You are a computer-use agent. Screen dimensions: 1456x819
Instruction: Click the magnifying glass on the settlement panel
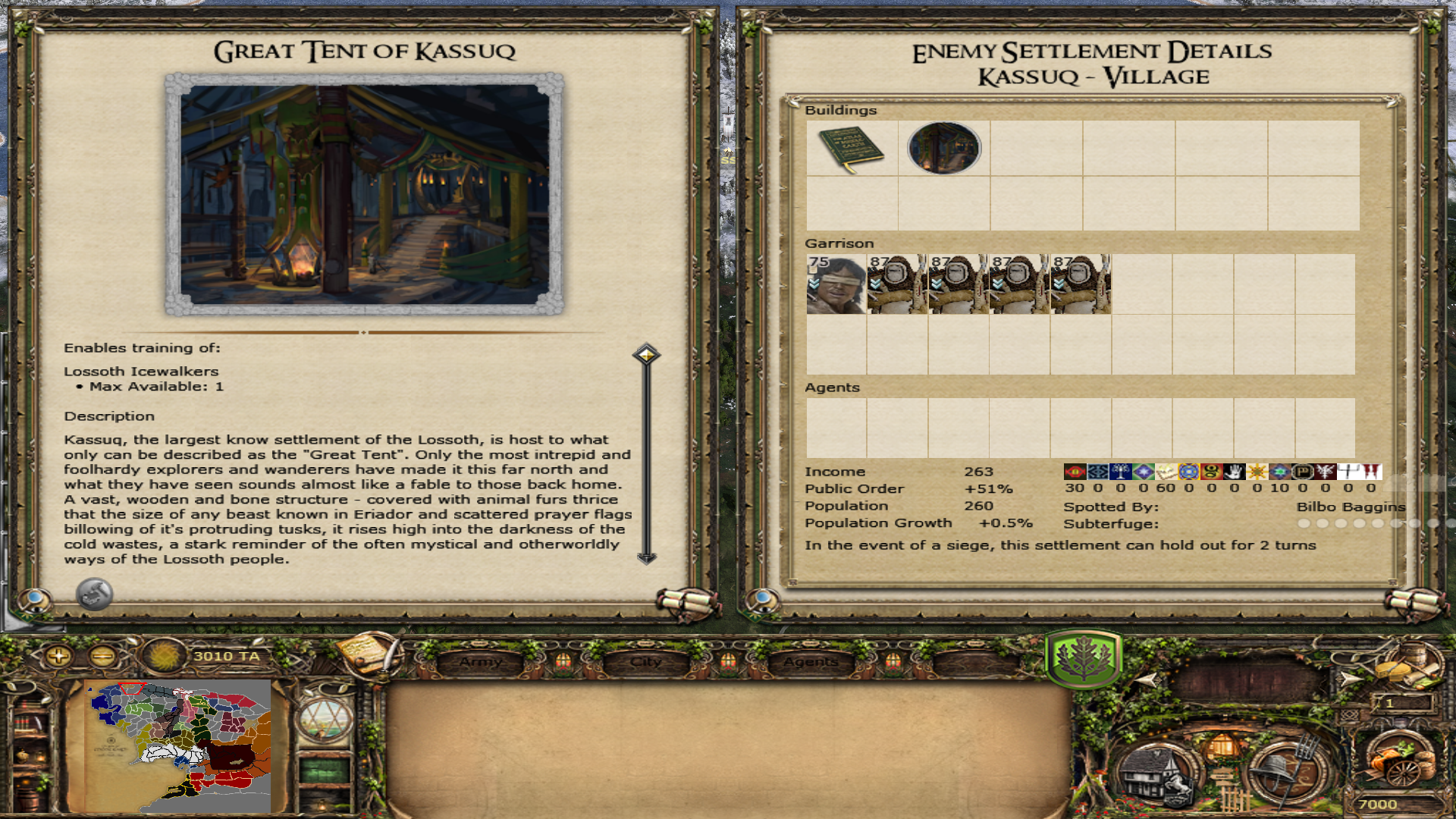[762, 600]
